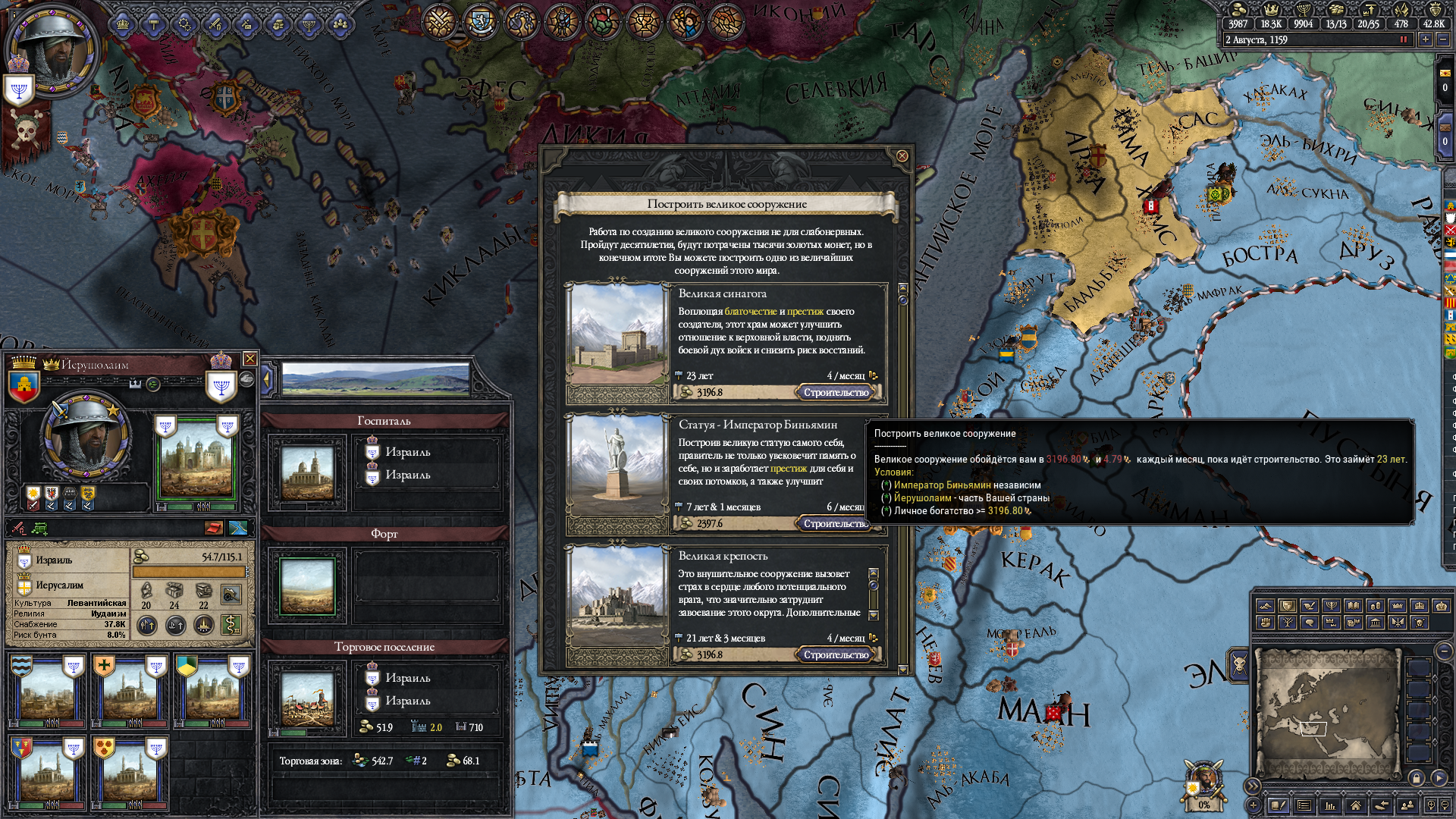Select the province ruler portrait in Иерусалим panel
This screenshot has width=1456, height=819.
point(86,436)
